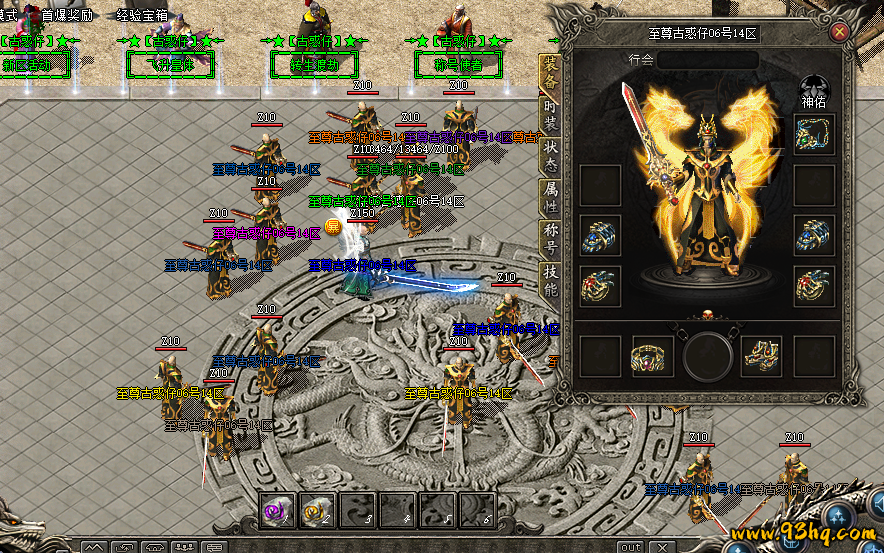This screenshot has height=553, width=884.
Task: Select the 称号 (title) tab
Action: (549, 238)
